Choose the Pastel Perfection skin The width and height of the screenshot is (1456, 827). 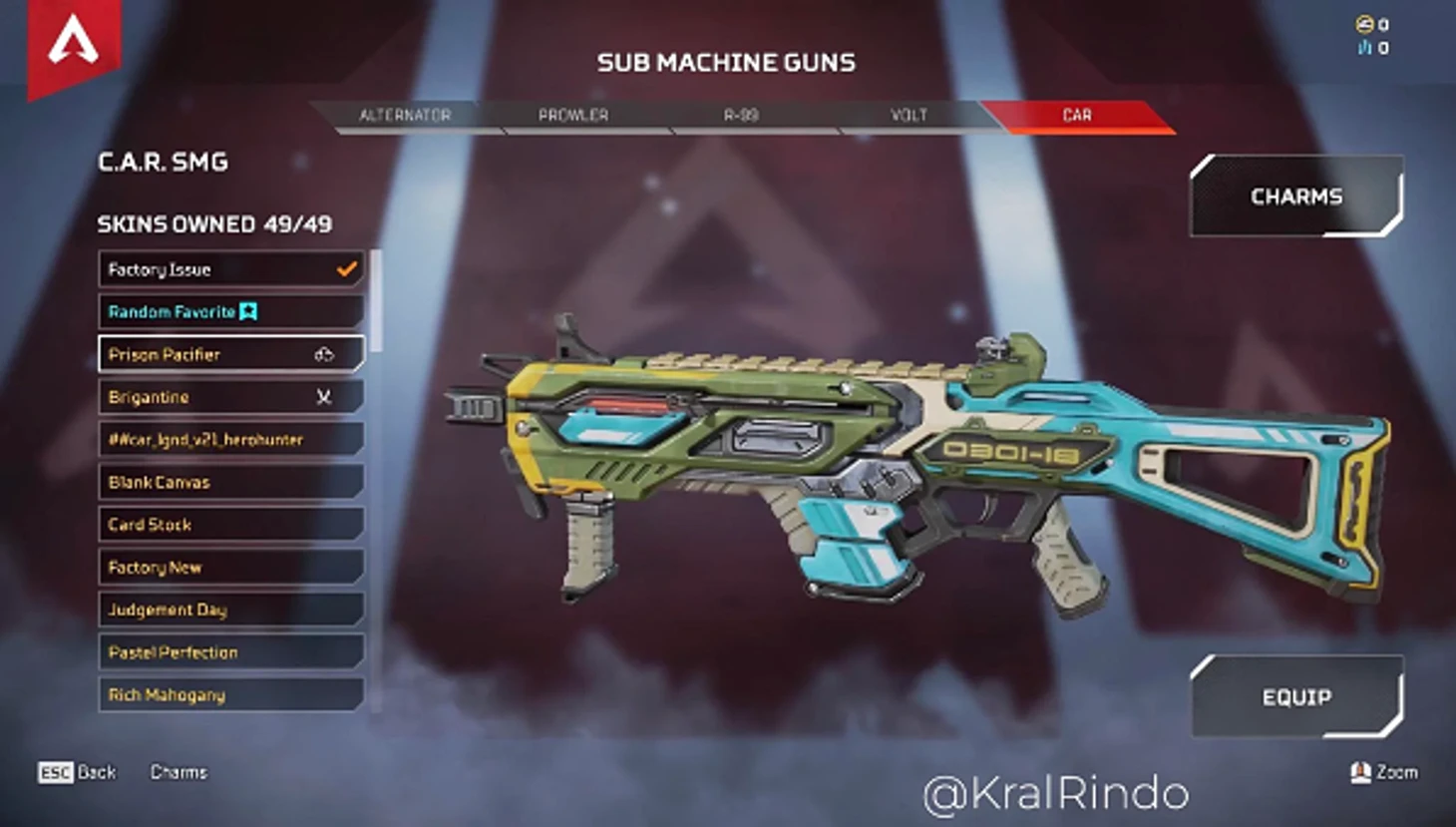point(230,652)
